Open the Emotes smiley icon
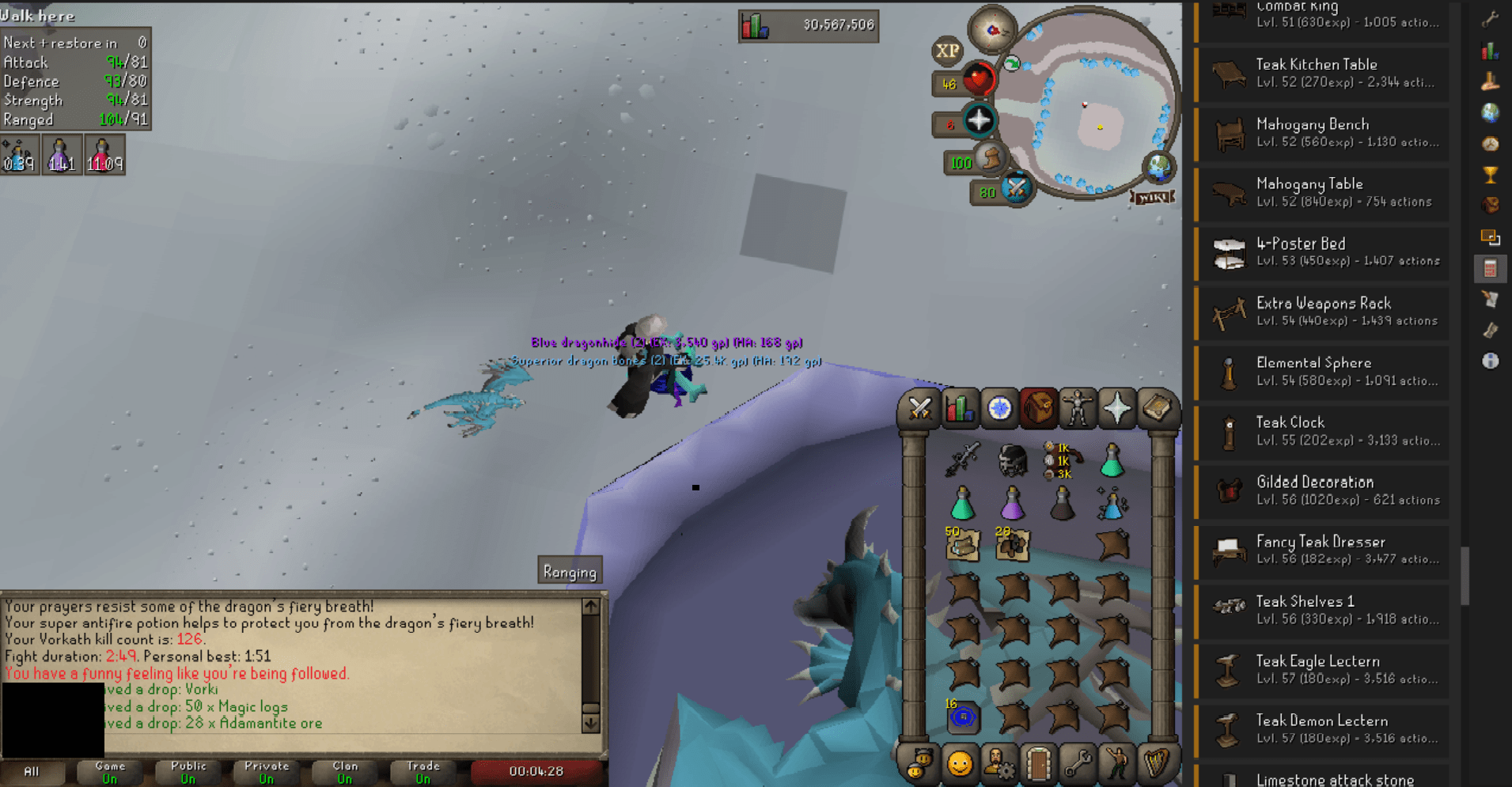The image size is (1512, 787). (960, 763)
